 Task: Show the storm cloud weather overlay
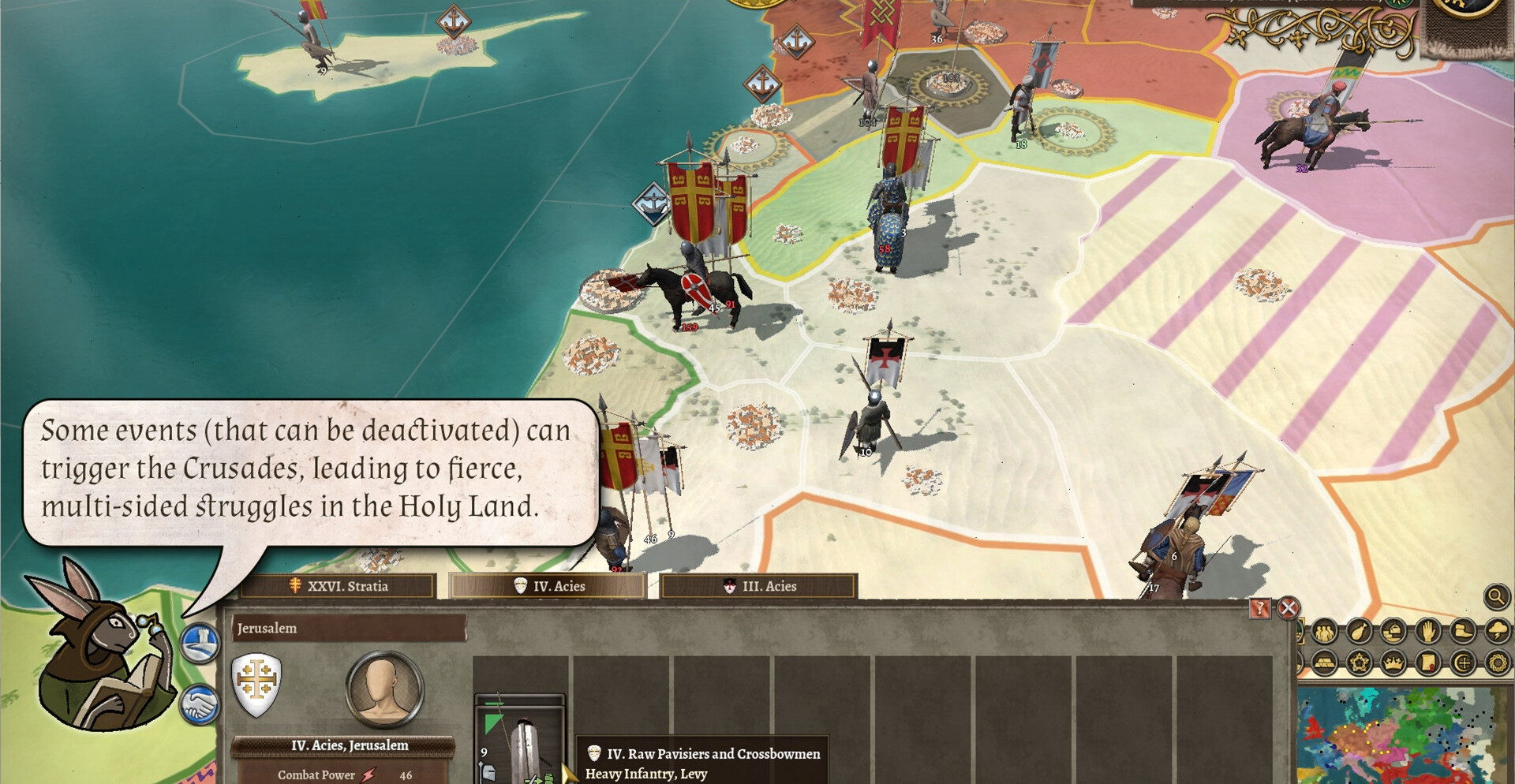pyautogui.click(x=1497, y=632)
